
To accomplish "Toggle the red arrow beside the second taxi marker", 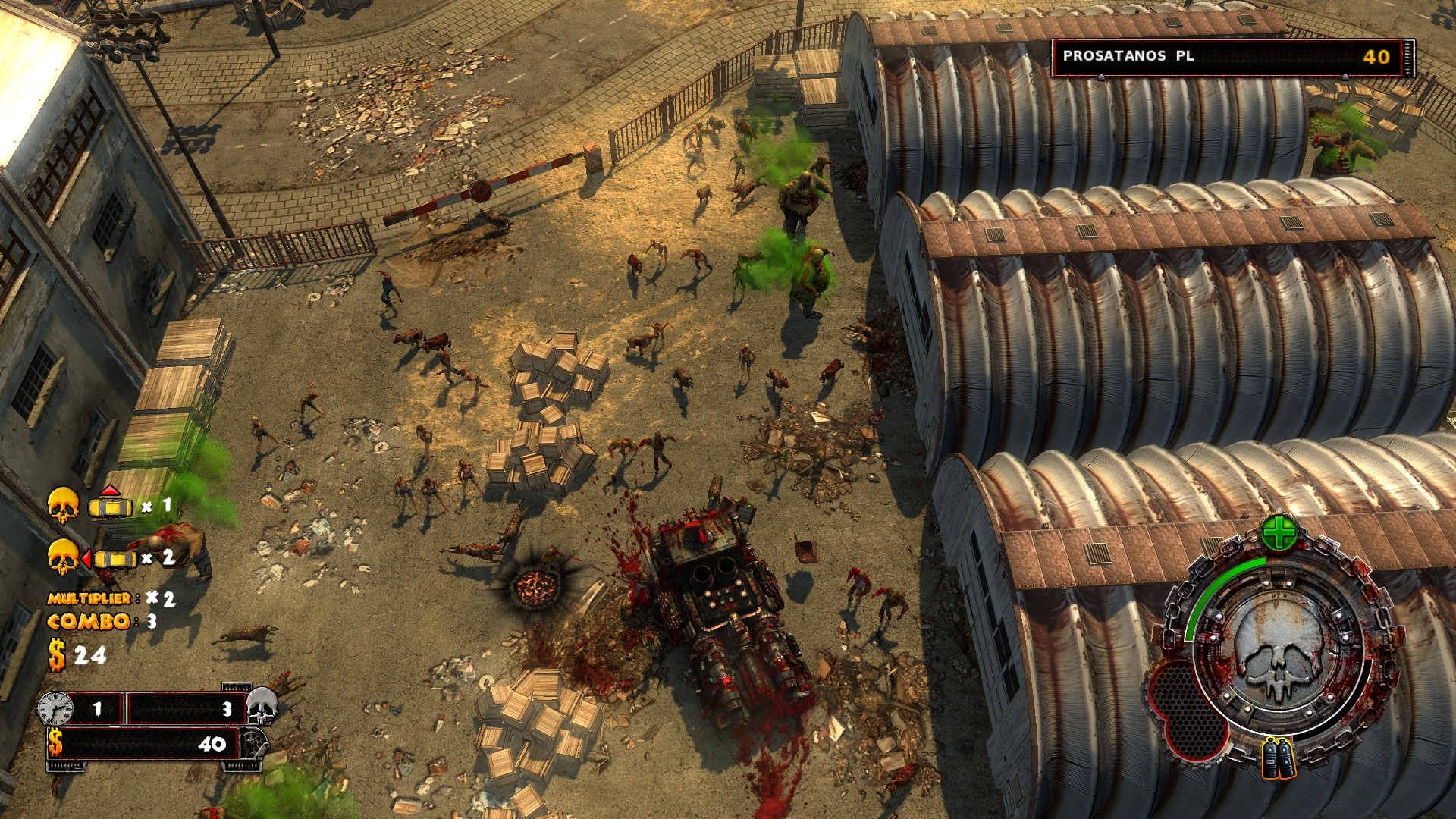I will [x=87, y=557].
